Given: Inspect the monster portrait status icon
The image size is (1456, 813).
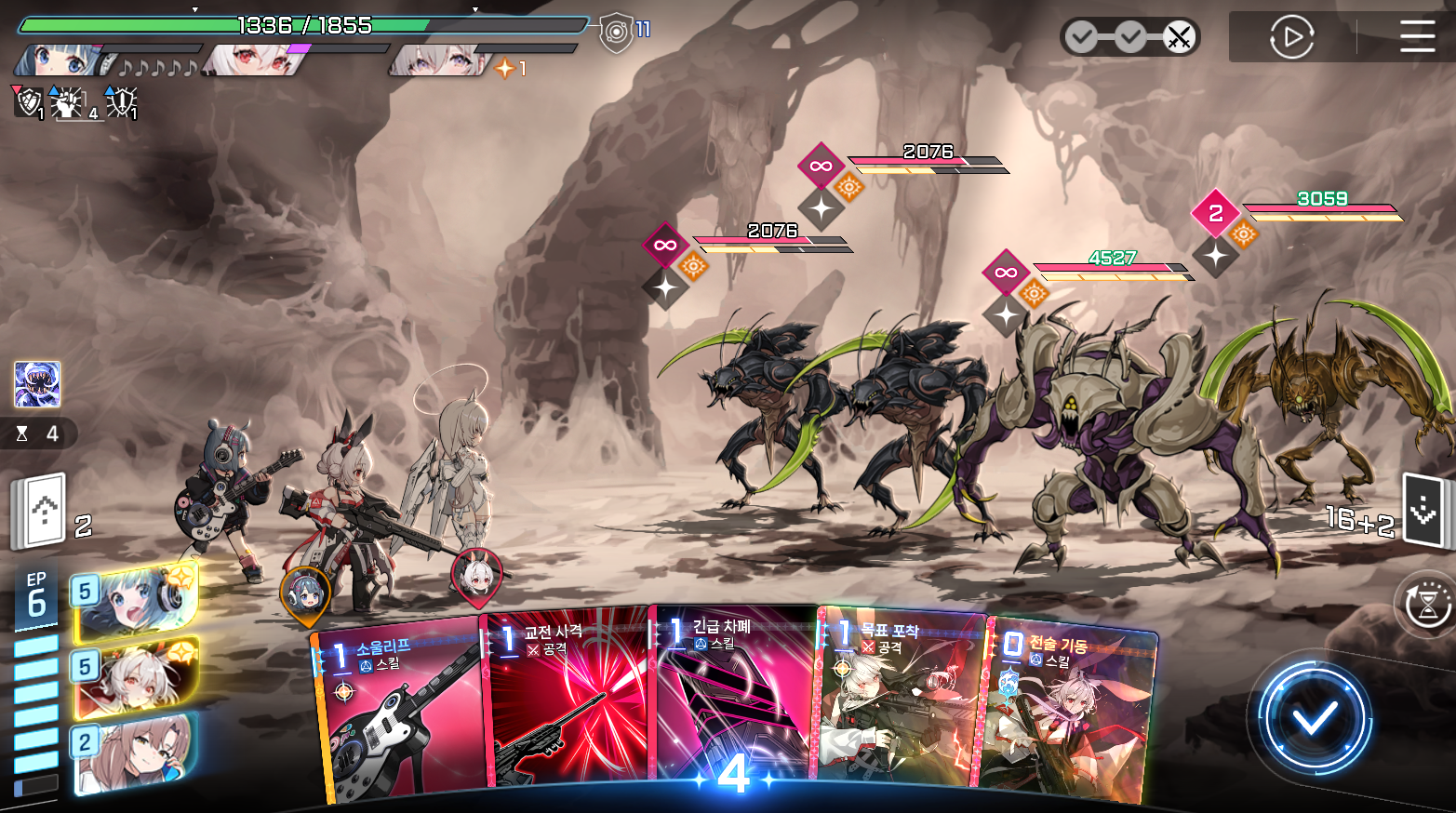Looking at the screenshot, I should pos(37,384).
